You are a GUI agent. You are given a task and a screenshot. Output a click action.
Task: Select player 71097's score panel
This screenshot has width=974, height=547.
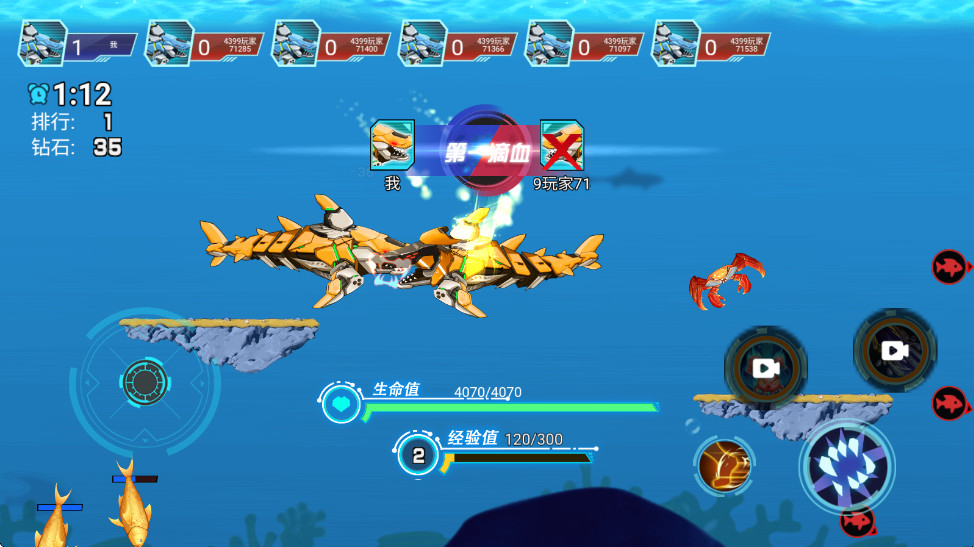point(585,45)
